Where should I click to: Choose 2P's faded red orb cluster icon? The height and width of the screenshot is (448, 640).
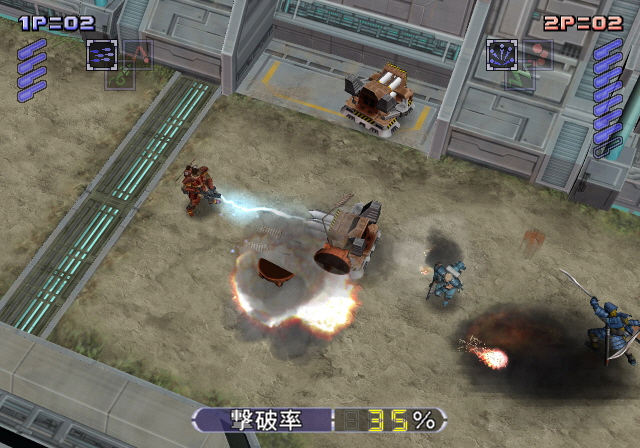coord(538,54)
